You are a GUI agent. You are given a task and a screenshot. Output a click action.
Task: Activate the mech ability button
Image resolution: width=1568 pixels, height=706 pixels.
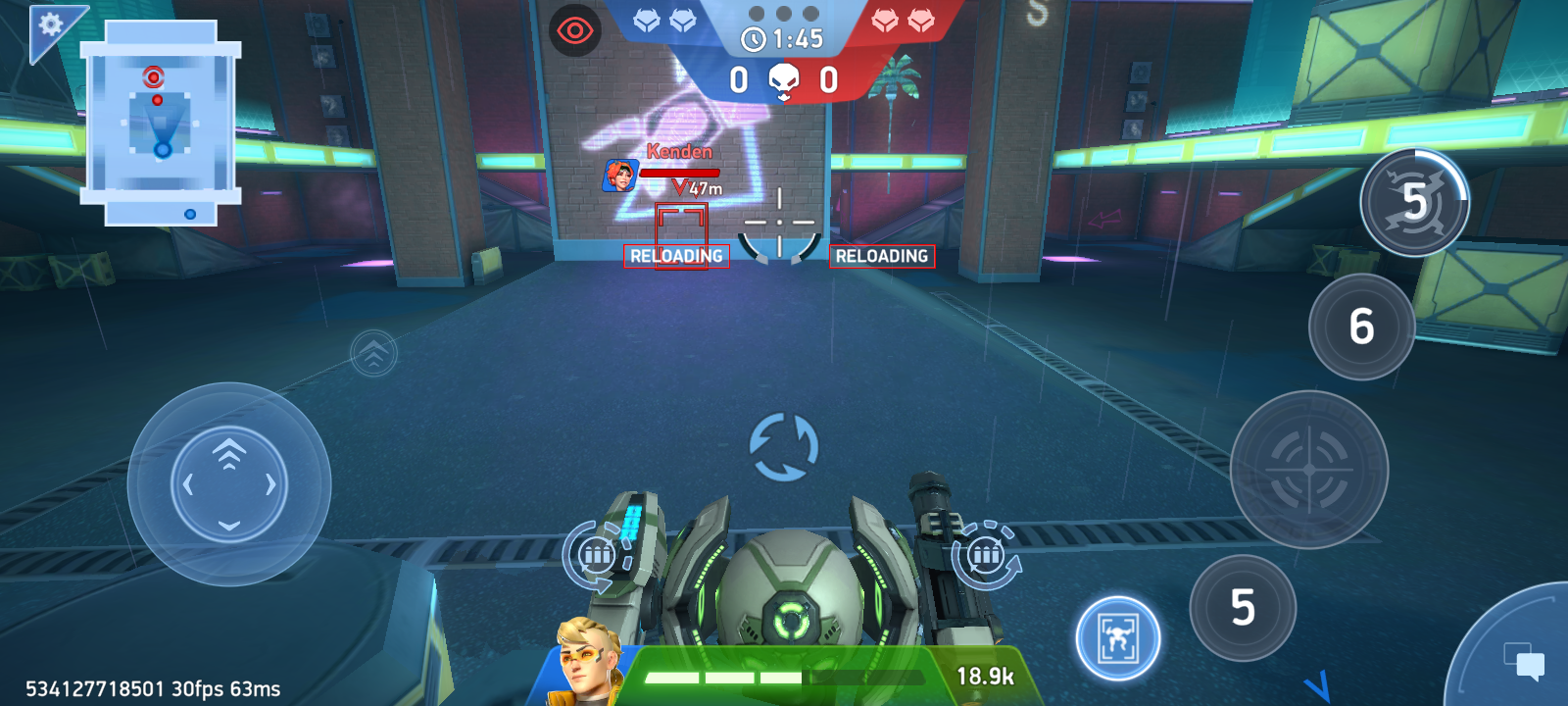pyautogui.click(x=1117, y=638)
